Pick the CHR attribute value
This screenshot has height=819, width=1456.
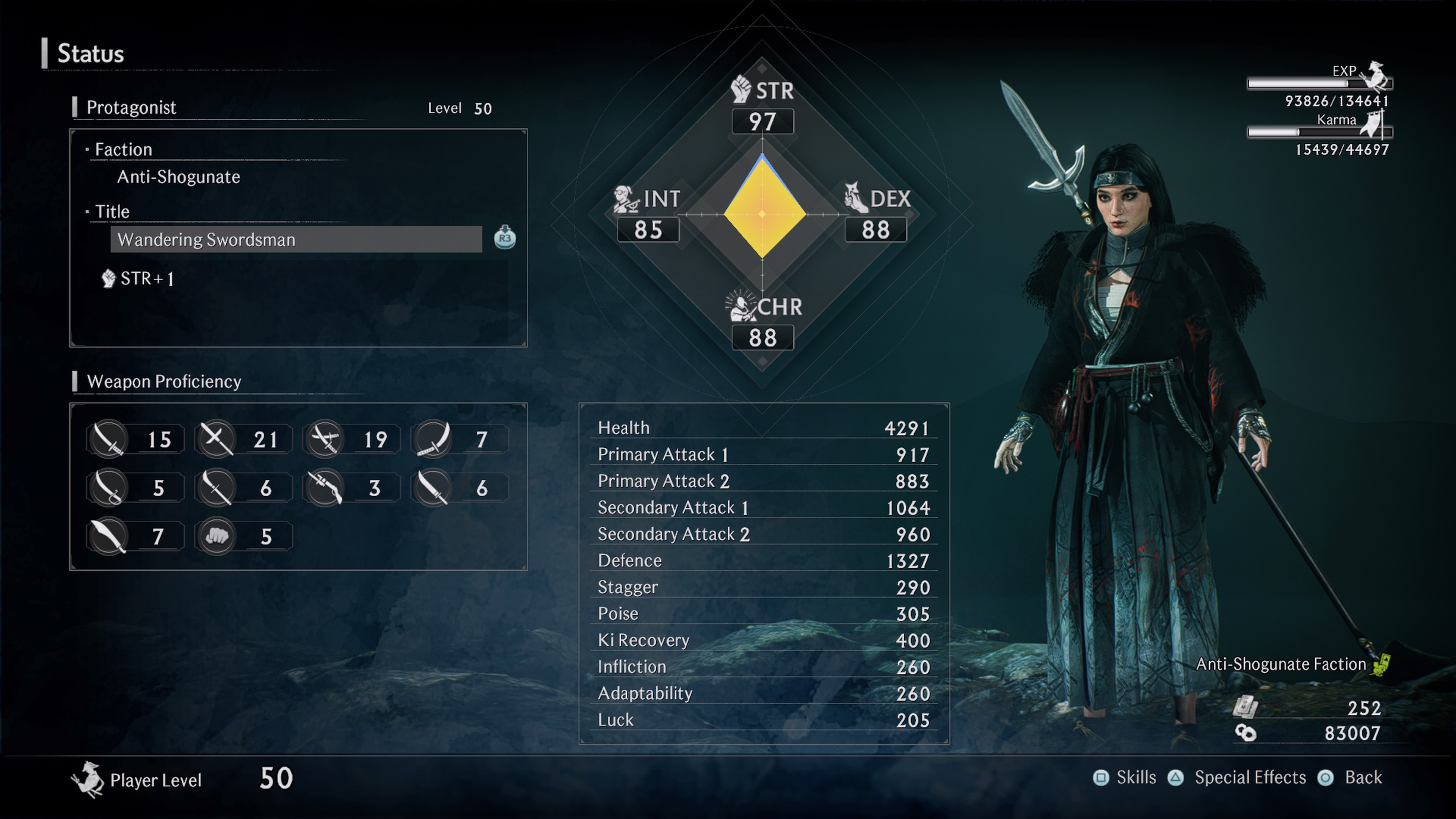[x=763, y=338]
